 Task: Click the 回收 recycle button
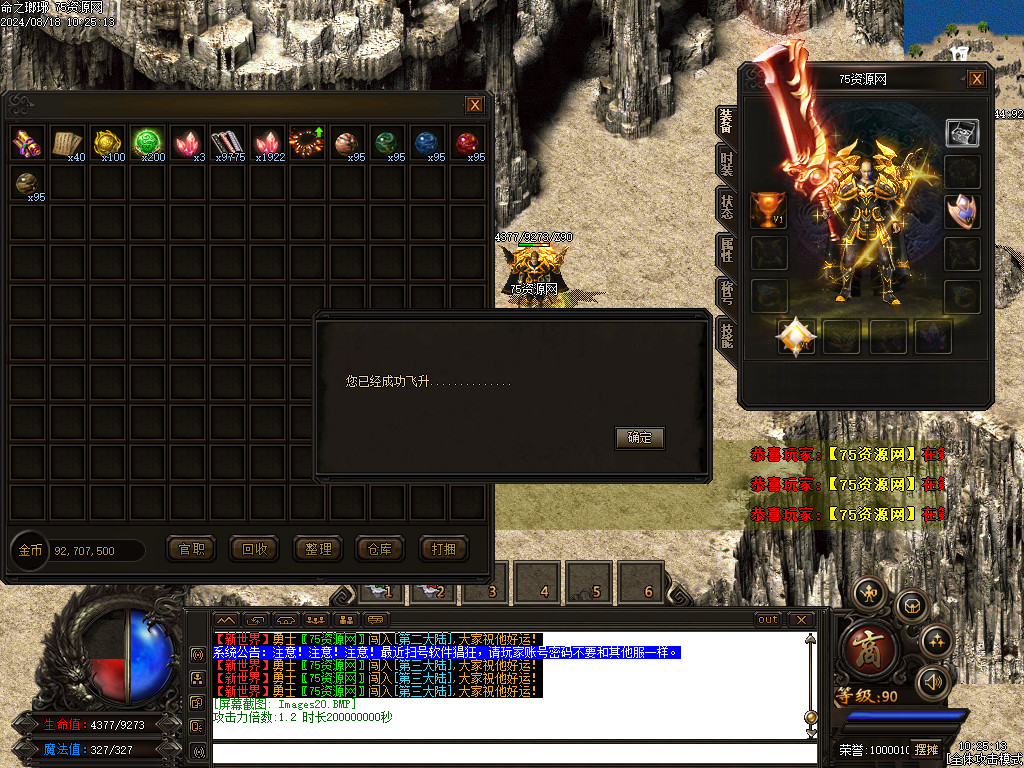pos(255,549)
